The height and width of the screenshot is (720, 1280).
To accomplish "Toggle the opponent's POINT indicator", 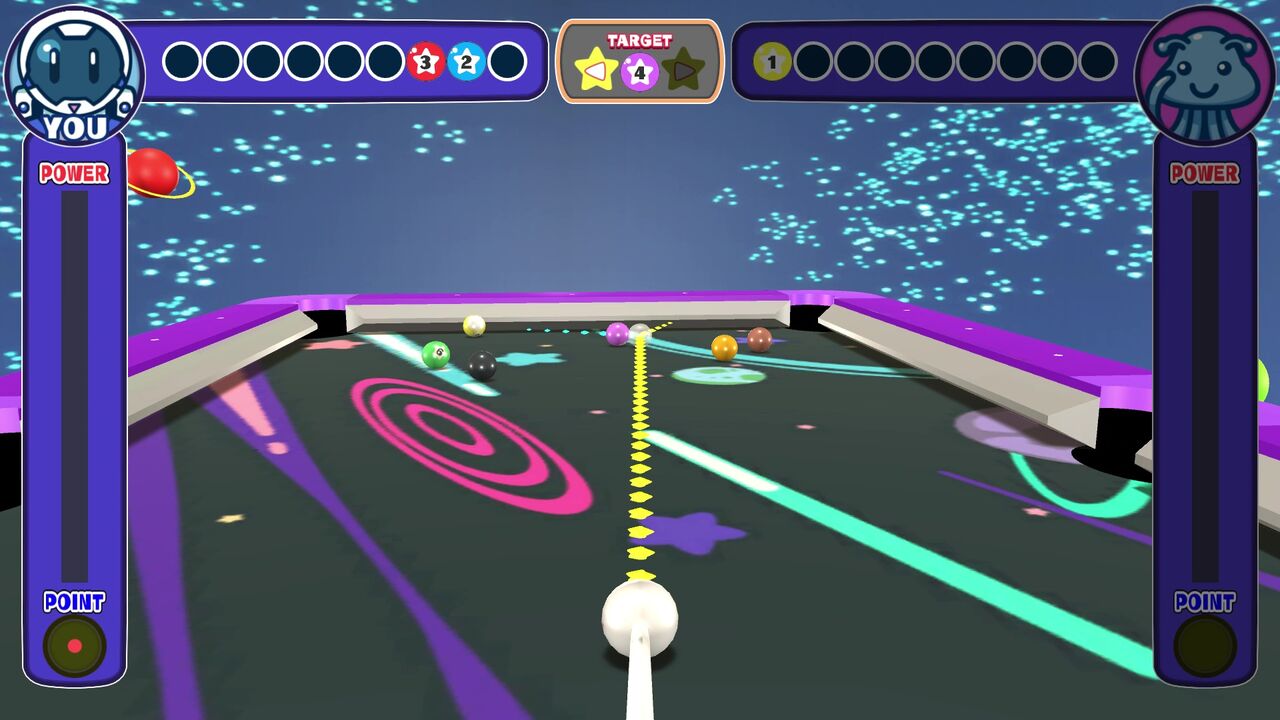I will [1205, 644].
